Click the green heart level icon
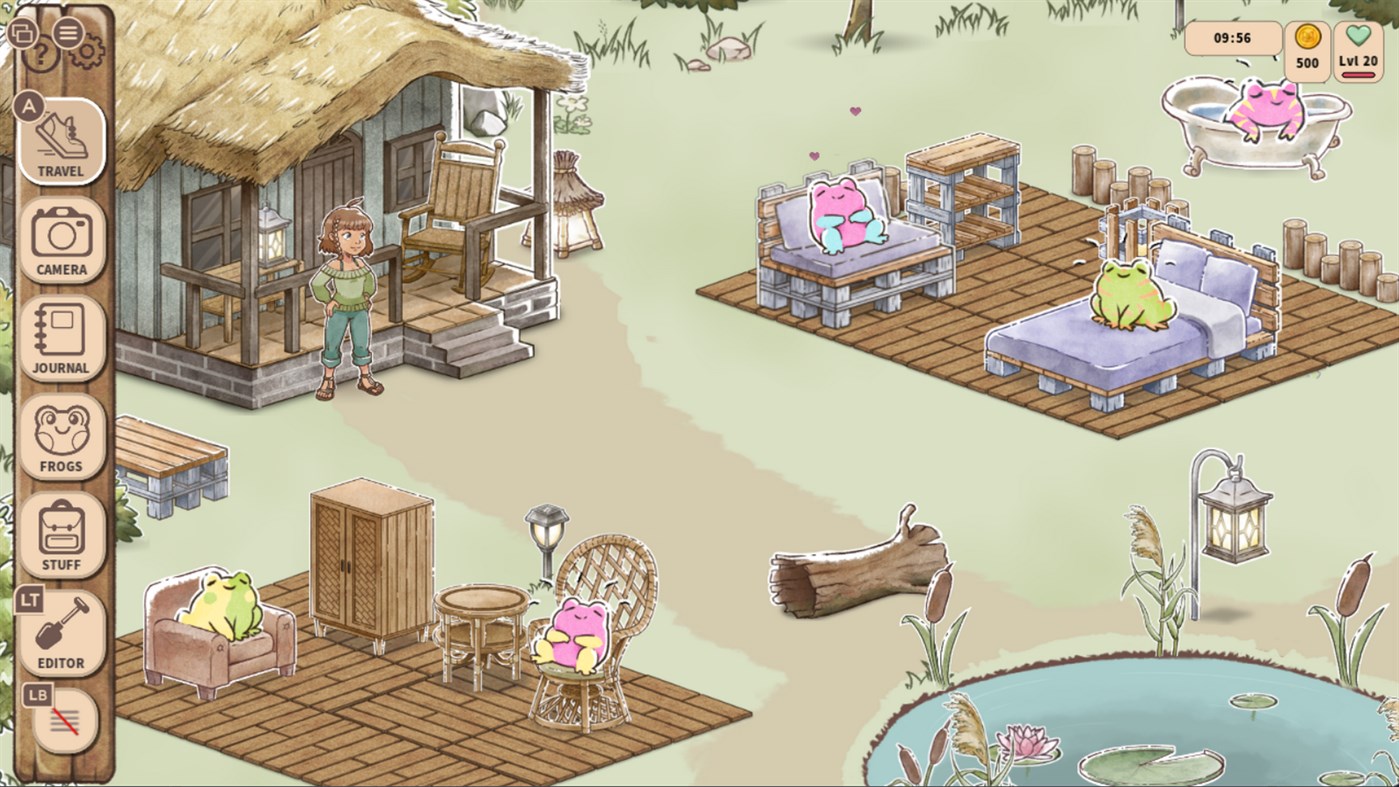The image size is (1399, 787). (1358, 34)
